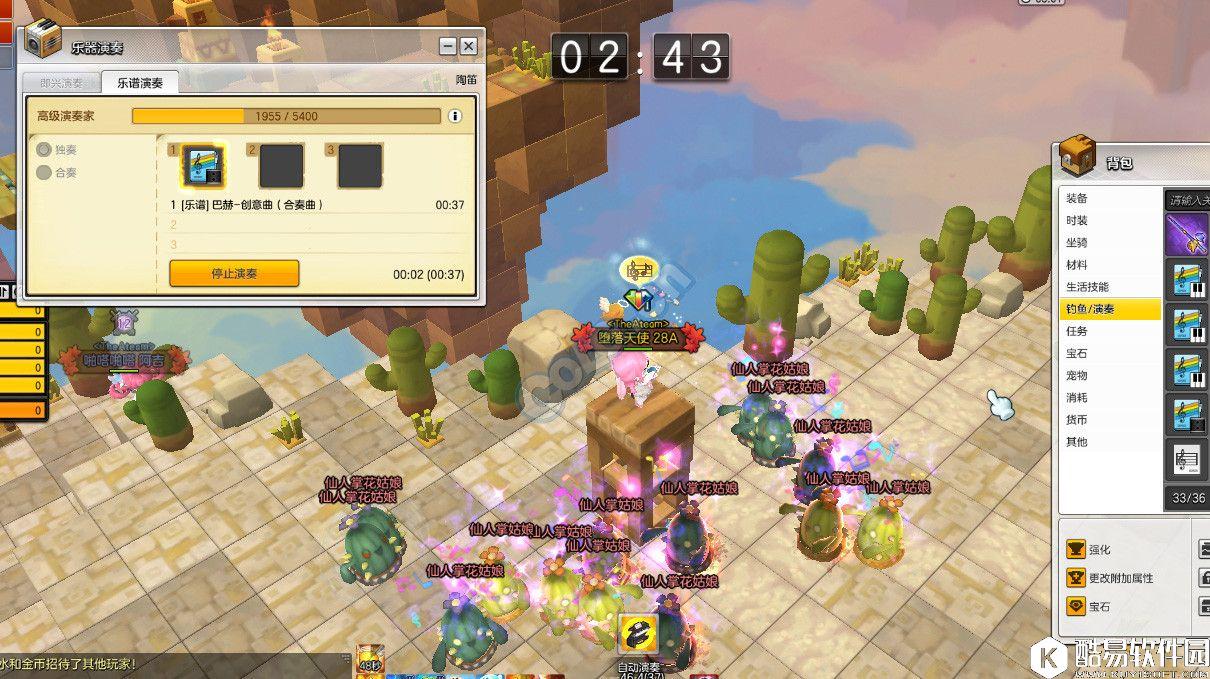Select the 乐谱演奏 sheet music tab
The width and height of the screenshot is (1210, 679).
pyautogui.click(x=140, y=83)
